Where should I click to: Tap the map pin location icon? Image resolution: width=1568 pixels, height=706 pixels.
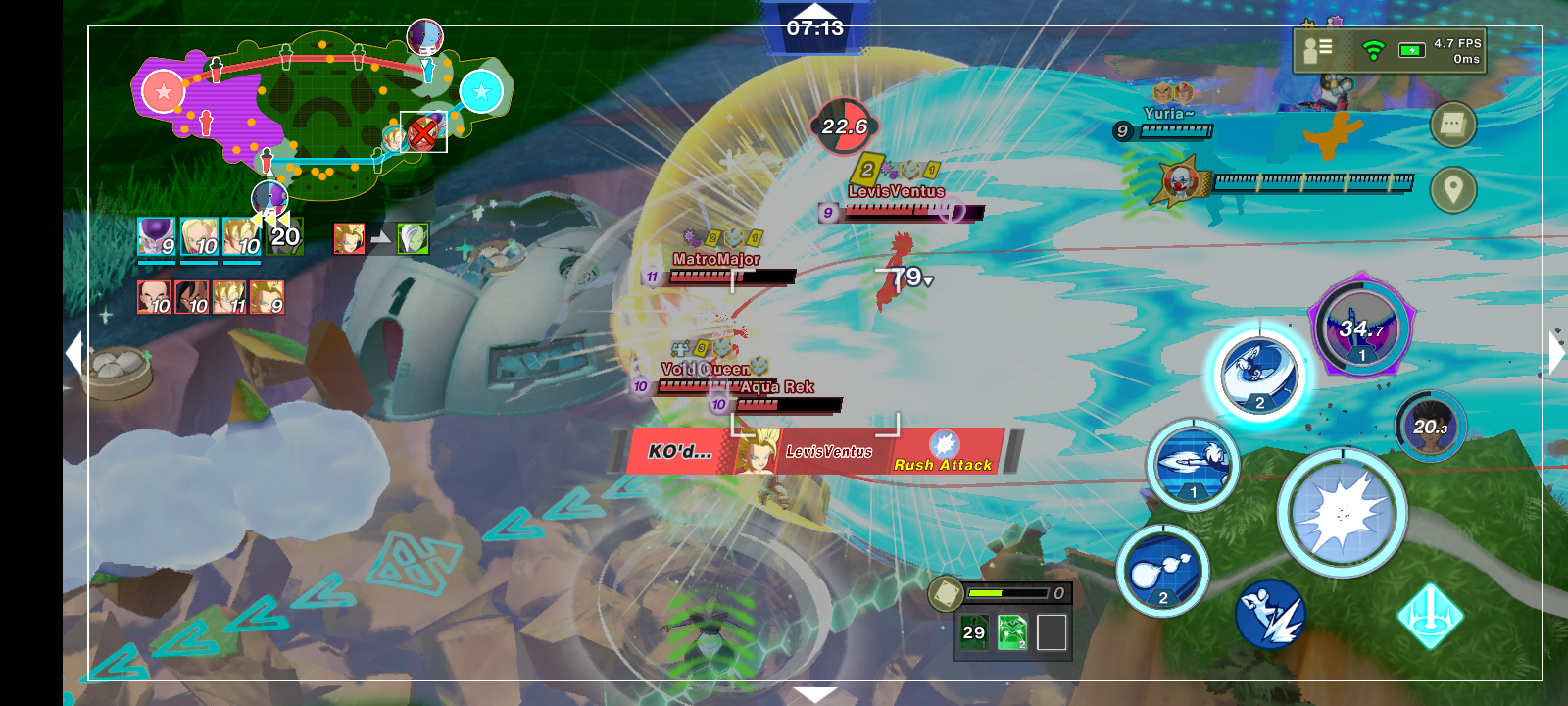[1451, 190]
